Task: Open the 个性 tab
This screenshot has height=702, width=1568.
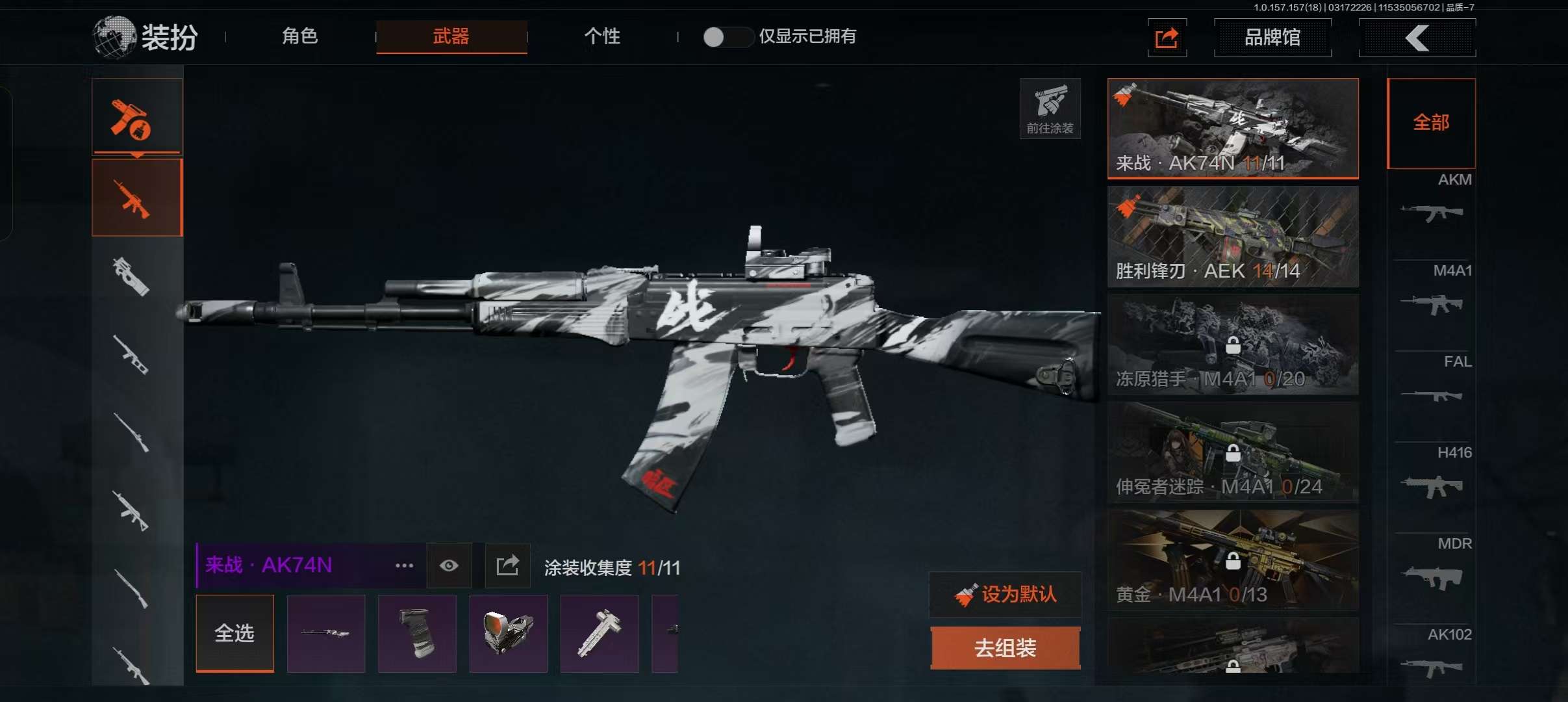Action: coord(602,36)
